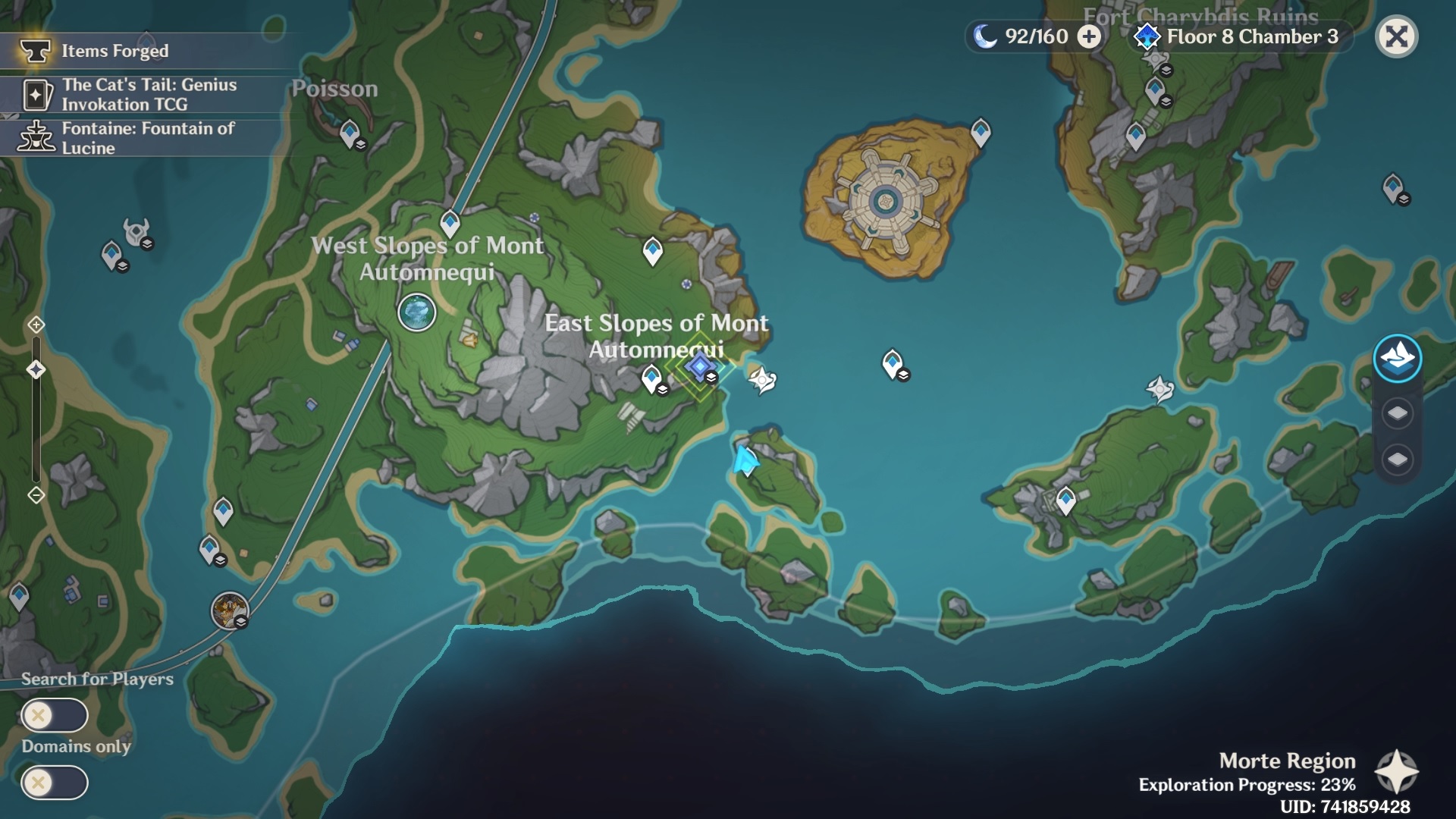This screenshot has width=1456, height=819.
Task: Close the map with the X button
Action: tap(1396, 36)
